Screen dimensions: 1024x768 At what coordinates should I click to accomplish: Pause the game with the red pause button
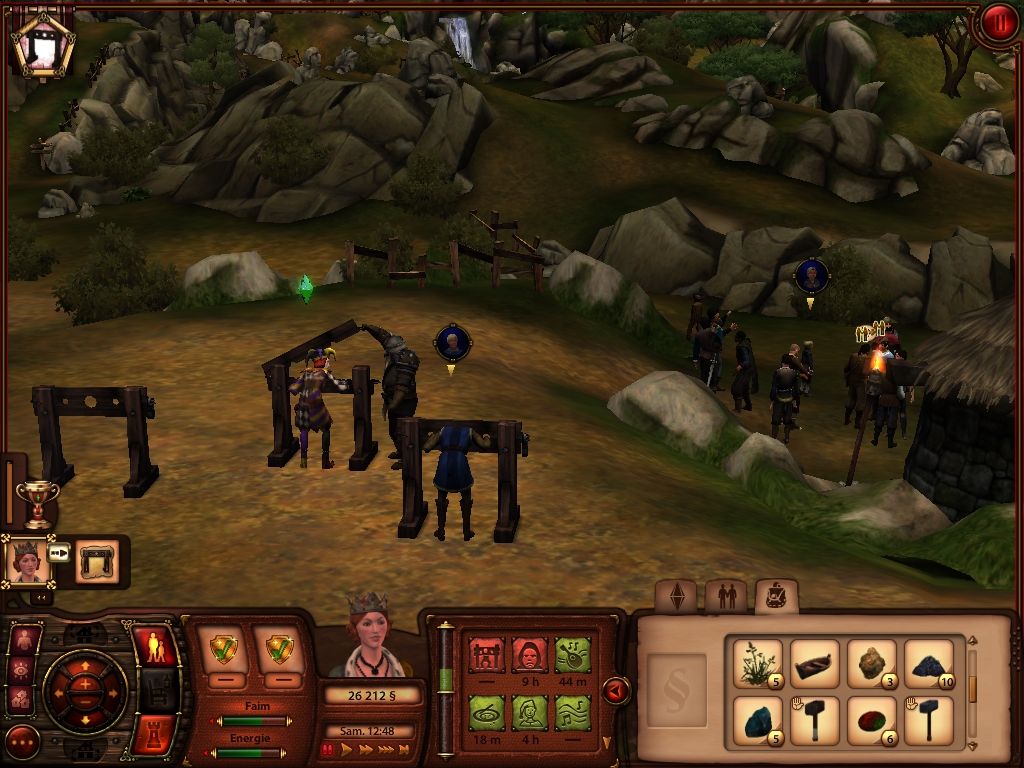tap(327, 748)
